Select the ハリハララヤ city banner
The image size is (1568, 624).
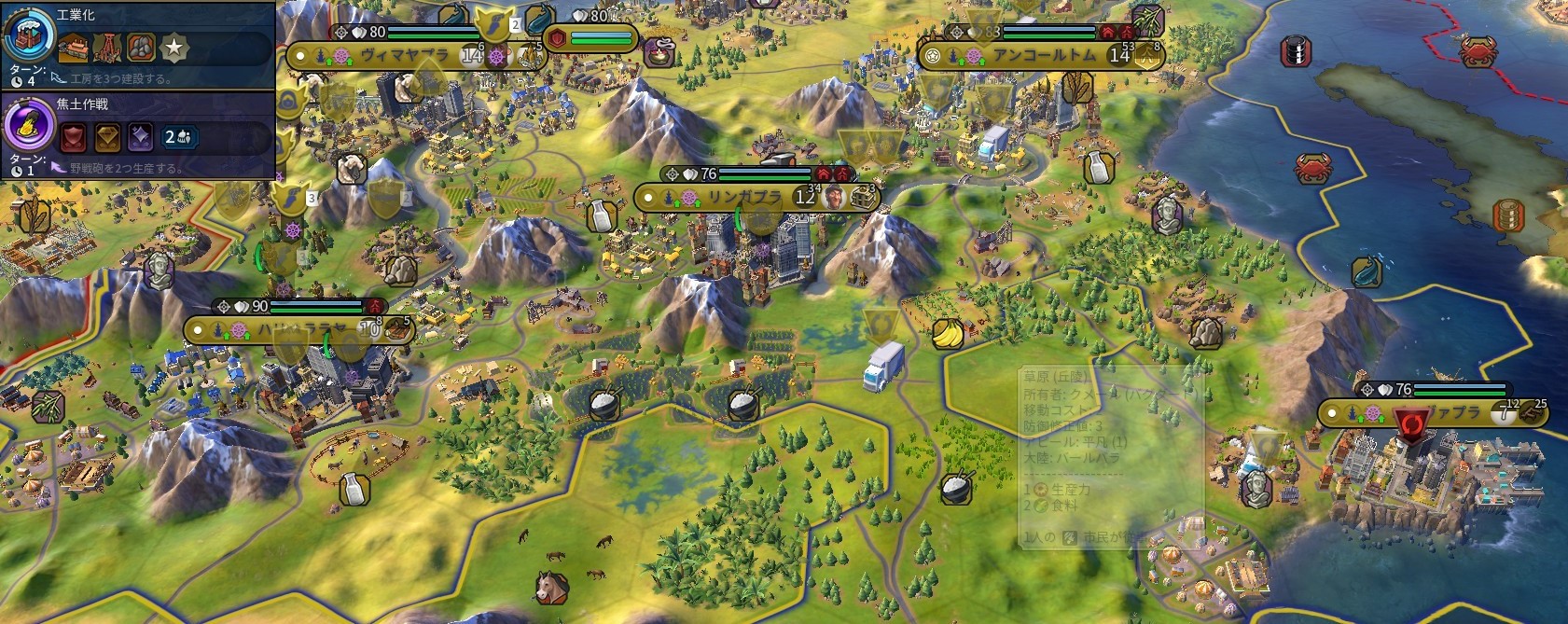[x=300, y=330]
